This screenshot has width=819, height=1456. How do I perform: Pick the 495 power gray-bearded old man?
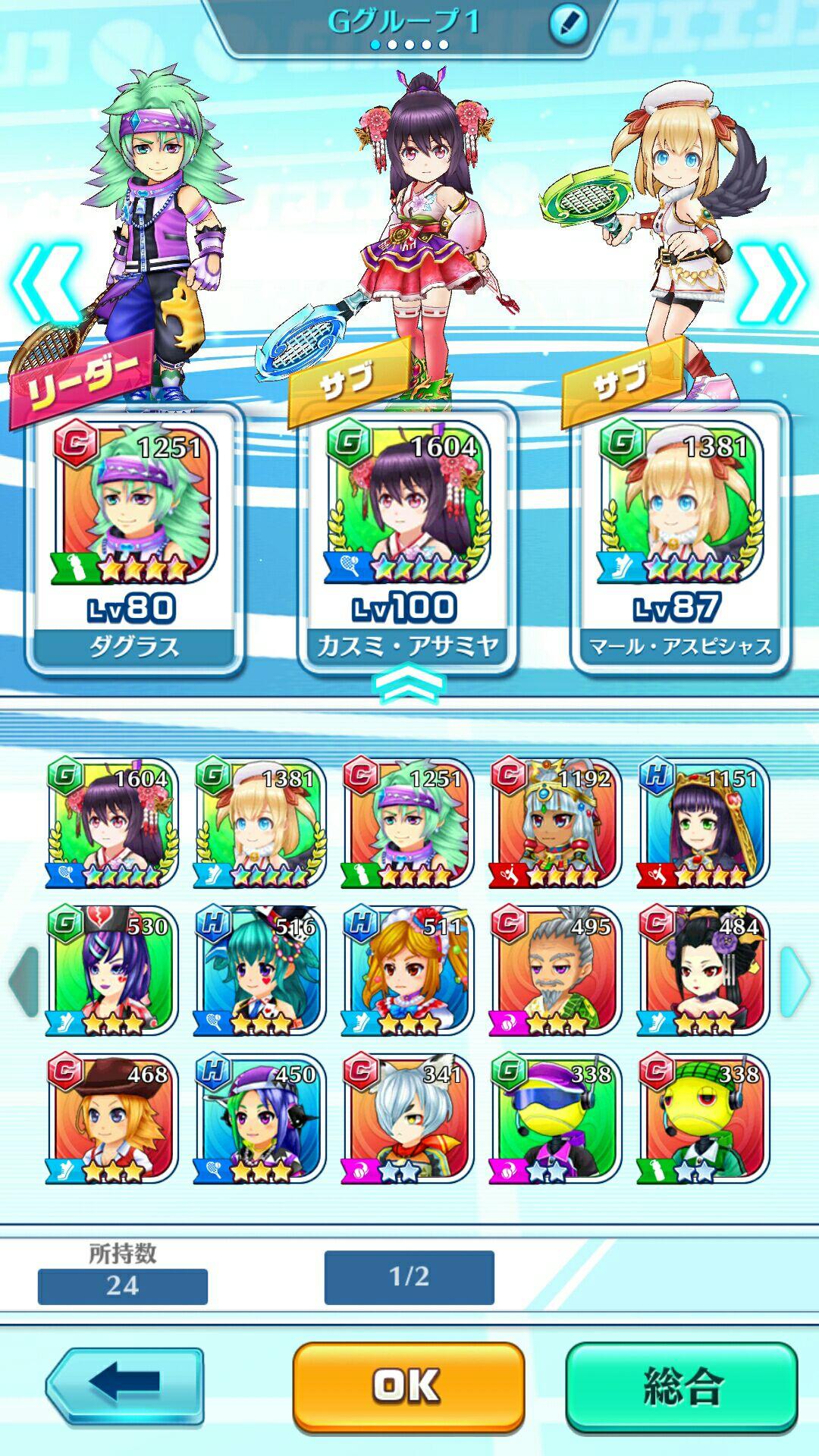556,971
